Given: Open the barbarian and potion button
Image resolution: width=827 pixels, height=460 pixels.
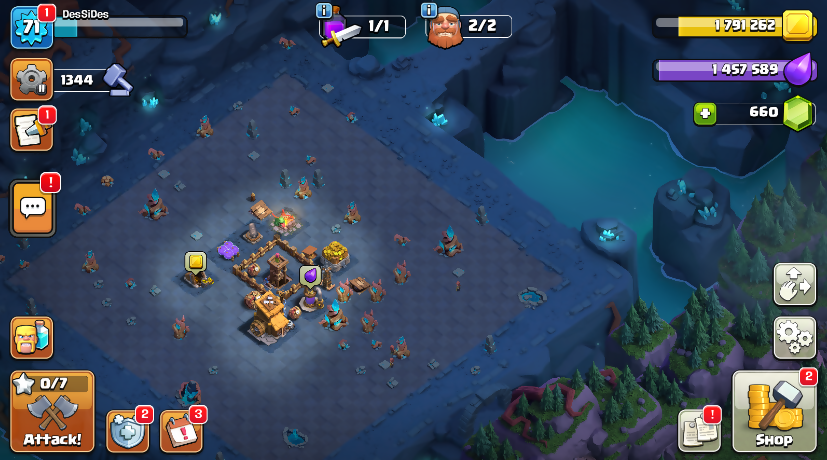Looking at the screenshot, I should click(31, 338).
